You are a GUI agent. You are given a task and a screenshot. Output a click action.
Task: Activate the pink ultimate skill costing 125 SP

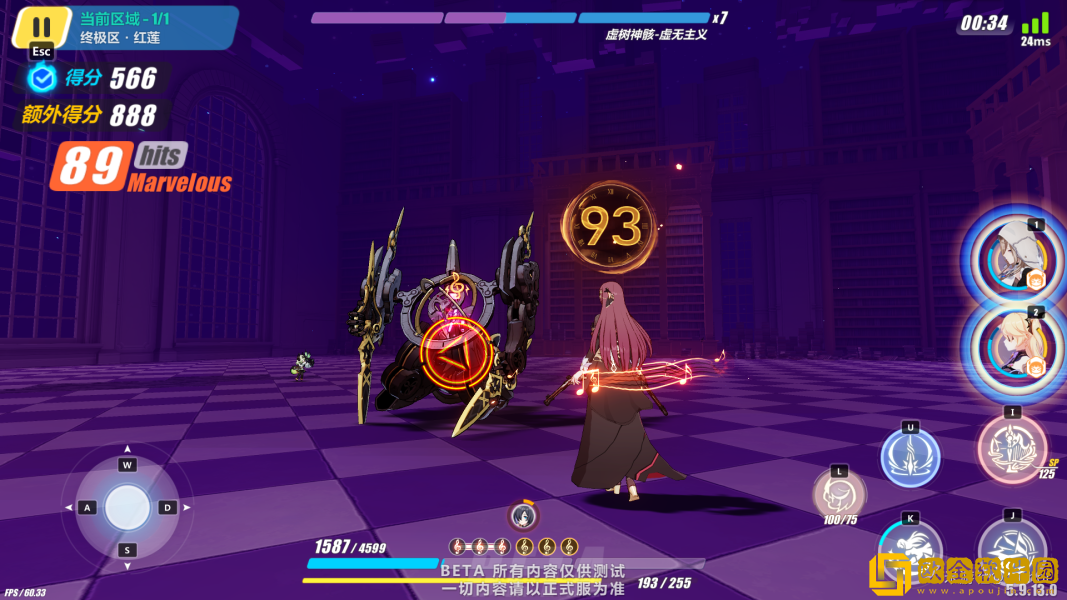(1011, 444)
